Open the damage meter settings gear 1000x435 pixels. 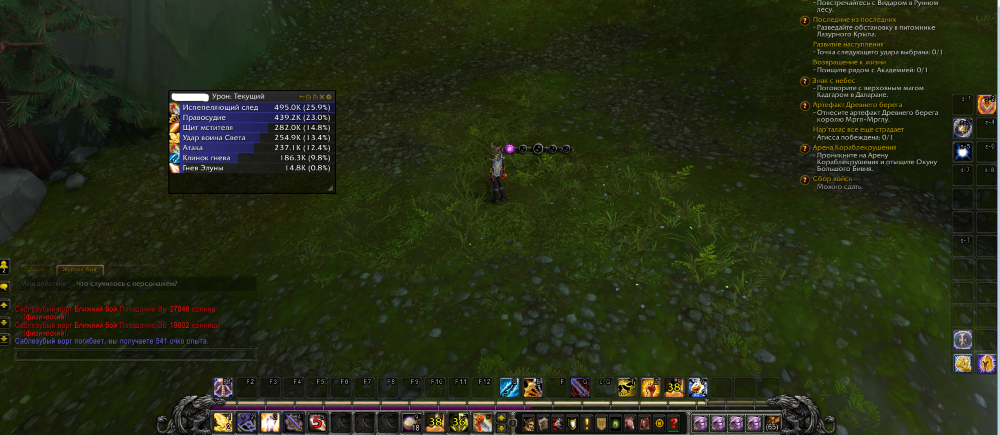[329, 96]
